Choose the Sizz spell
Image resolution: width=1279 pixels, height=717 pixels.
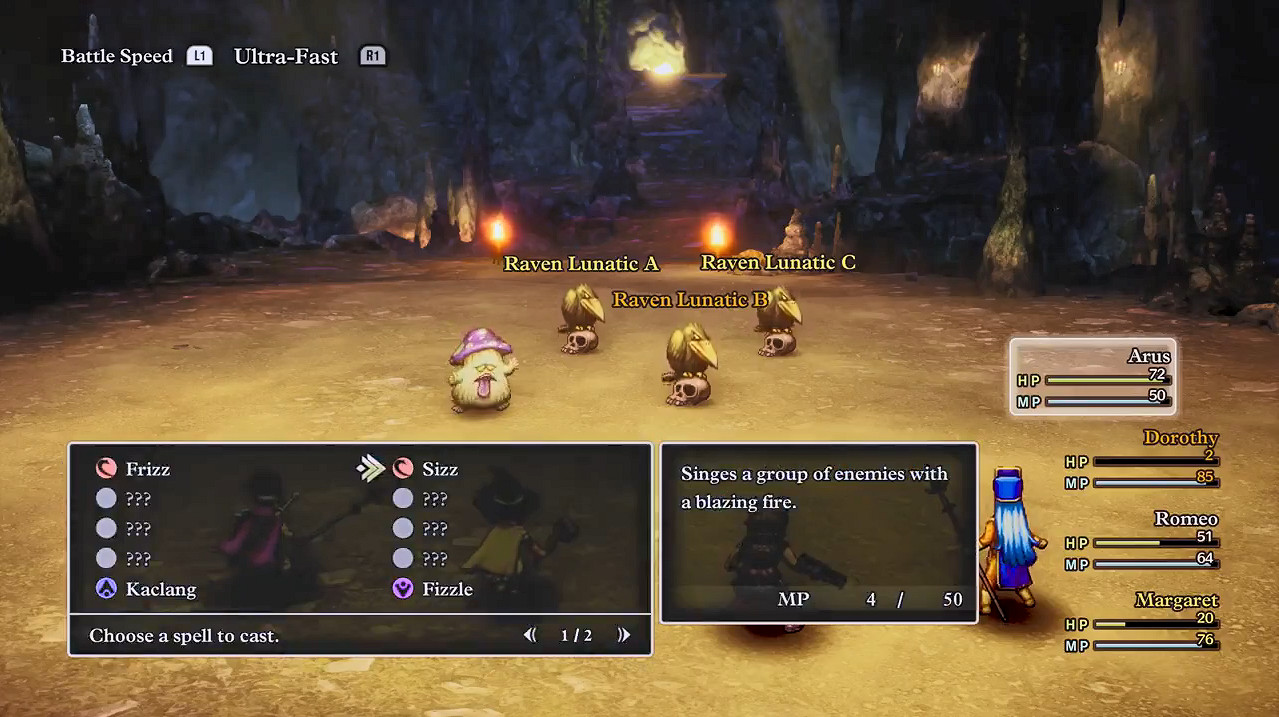click(x=439, y=469)
